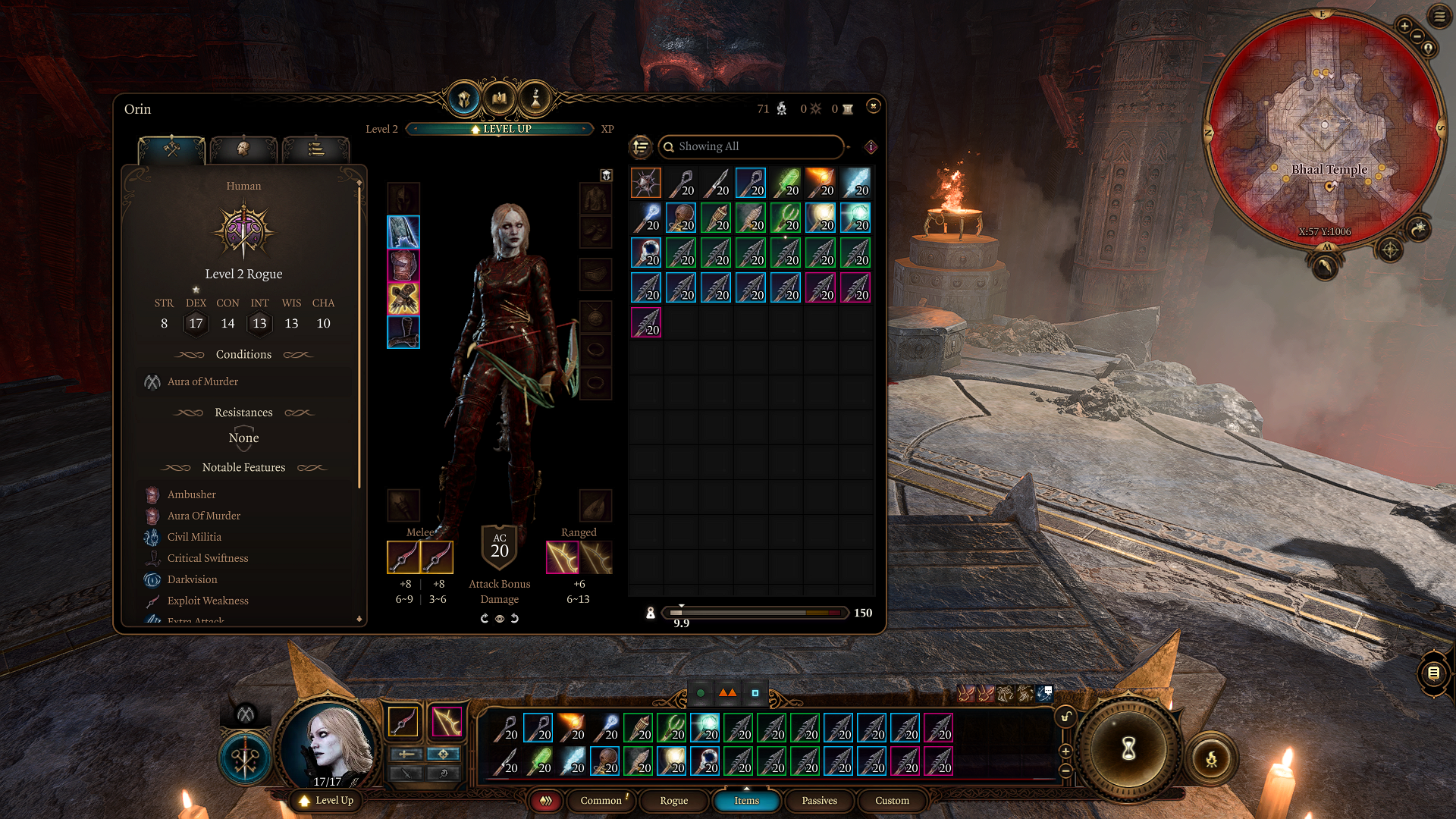This screenshot has width=1456, height=819.
Task: Switch to the Rogue hotbar tab
Action: click(673, 801)
